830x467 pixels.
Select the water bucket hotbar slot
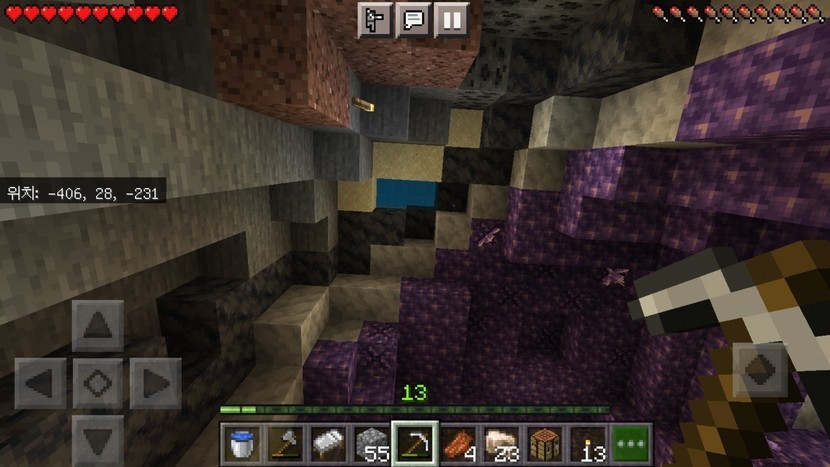coord(240,441)
